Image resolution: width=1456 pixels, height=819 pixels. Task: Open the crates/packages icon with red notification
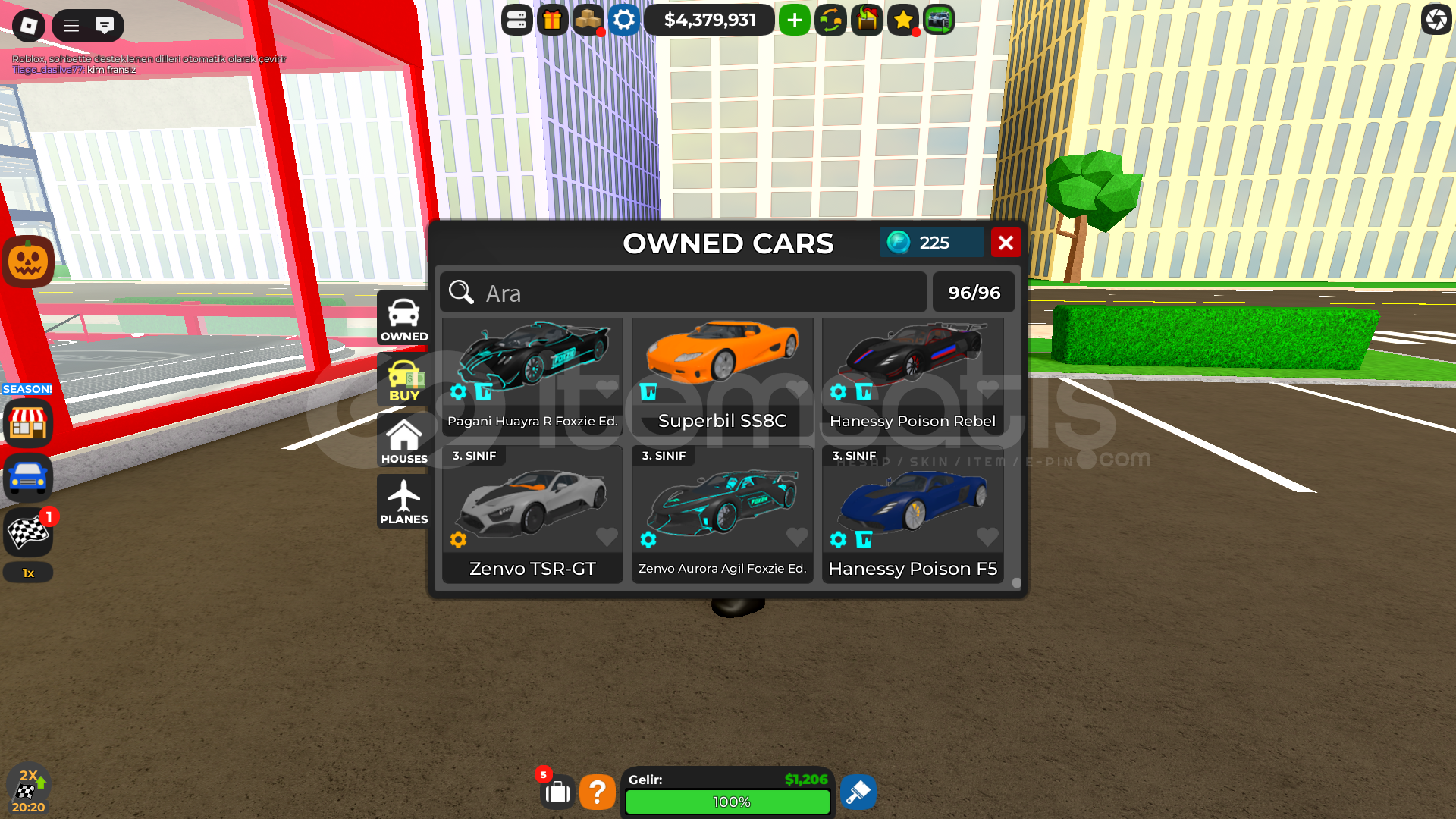click(x=588, y=20)
